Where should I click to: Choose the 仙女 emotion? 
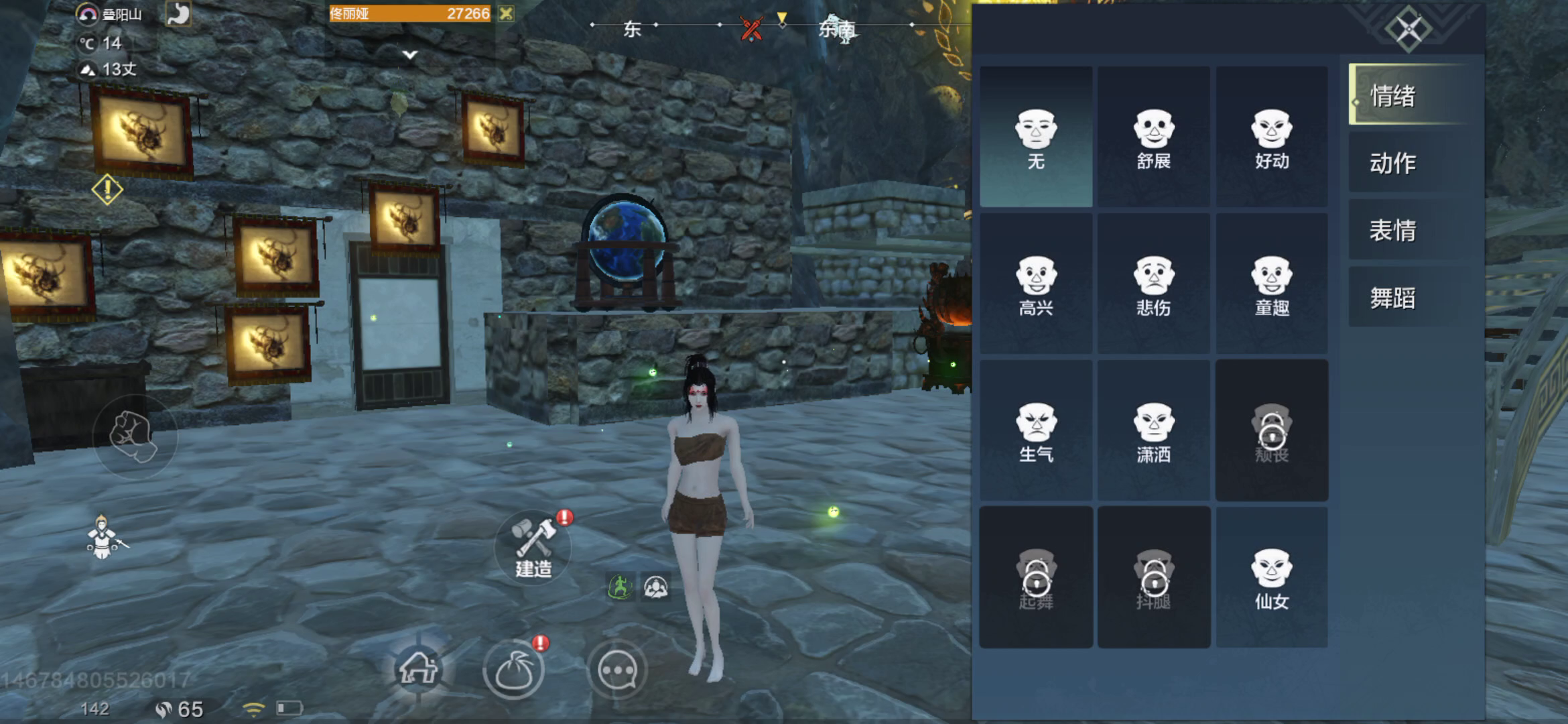pyautogui.click(x=1271, y=578)
